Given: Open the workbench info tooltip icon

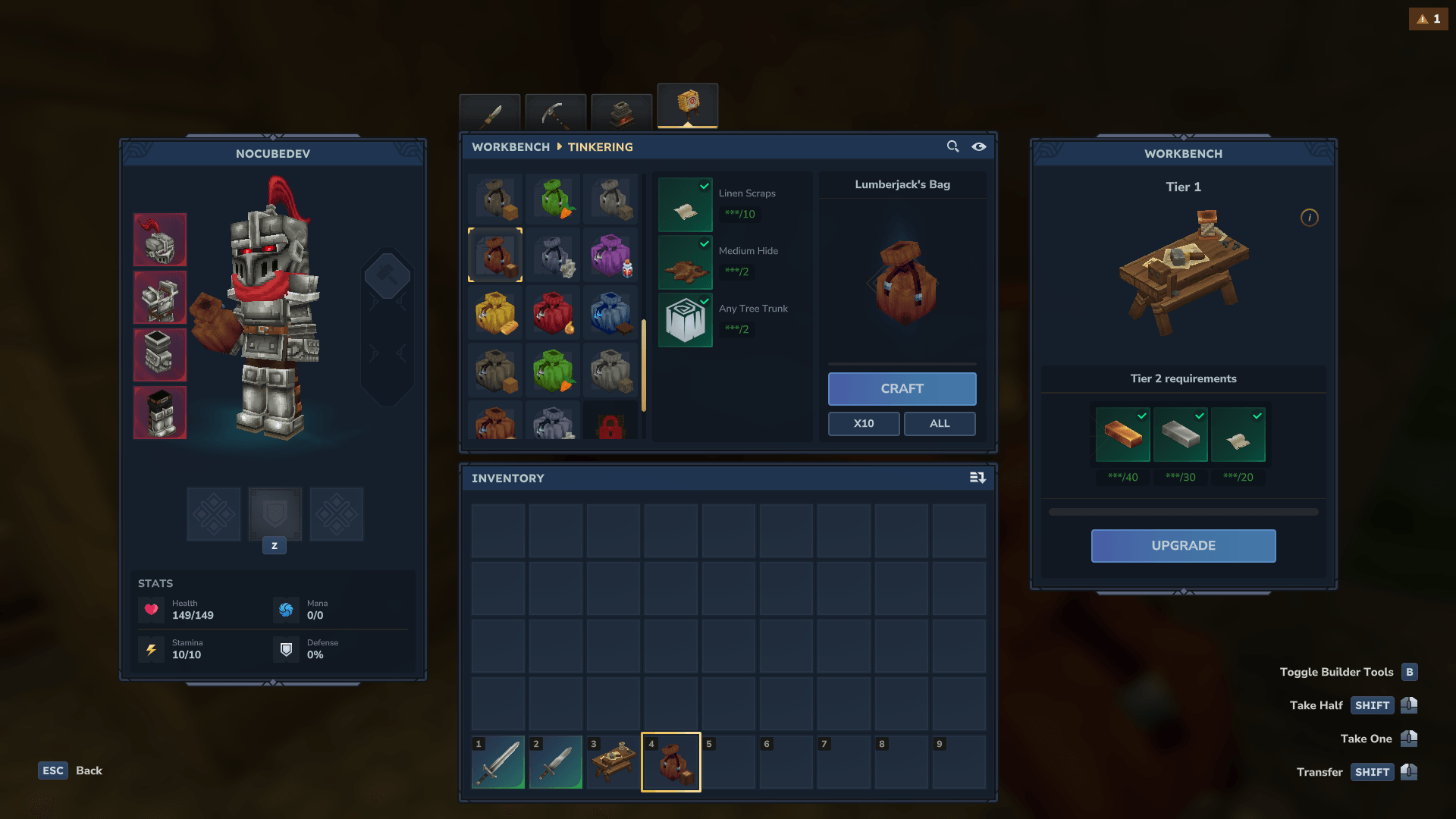Looking at the screenshot, I should 1310,218.
